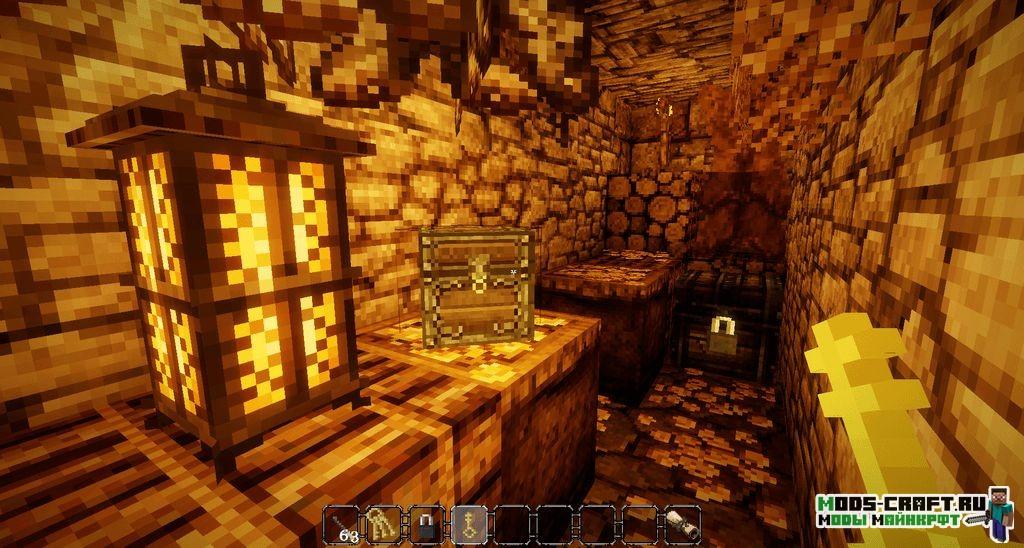The height and width of the screenshot is (548, 1024).
Task: Select the single golden key slot
Action: click(x=470, y=525)
